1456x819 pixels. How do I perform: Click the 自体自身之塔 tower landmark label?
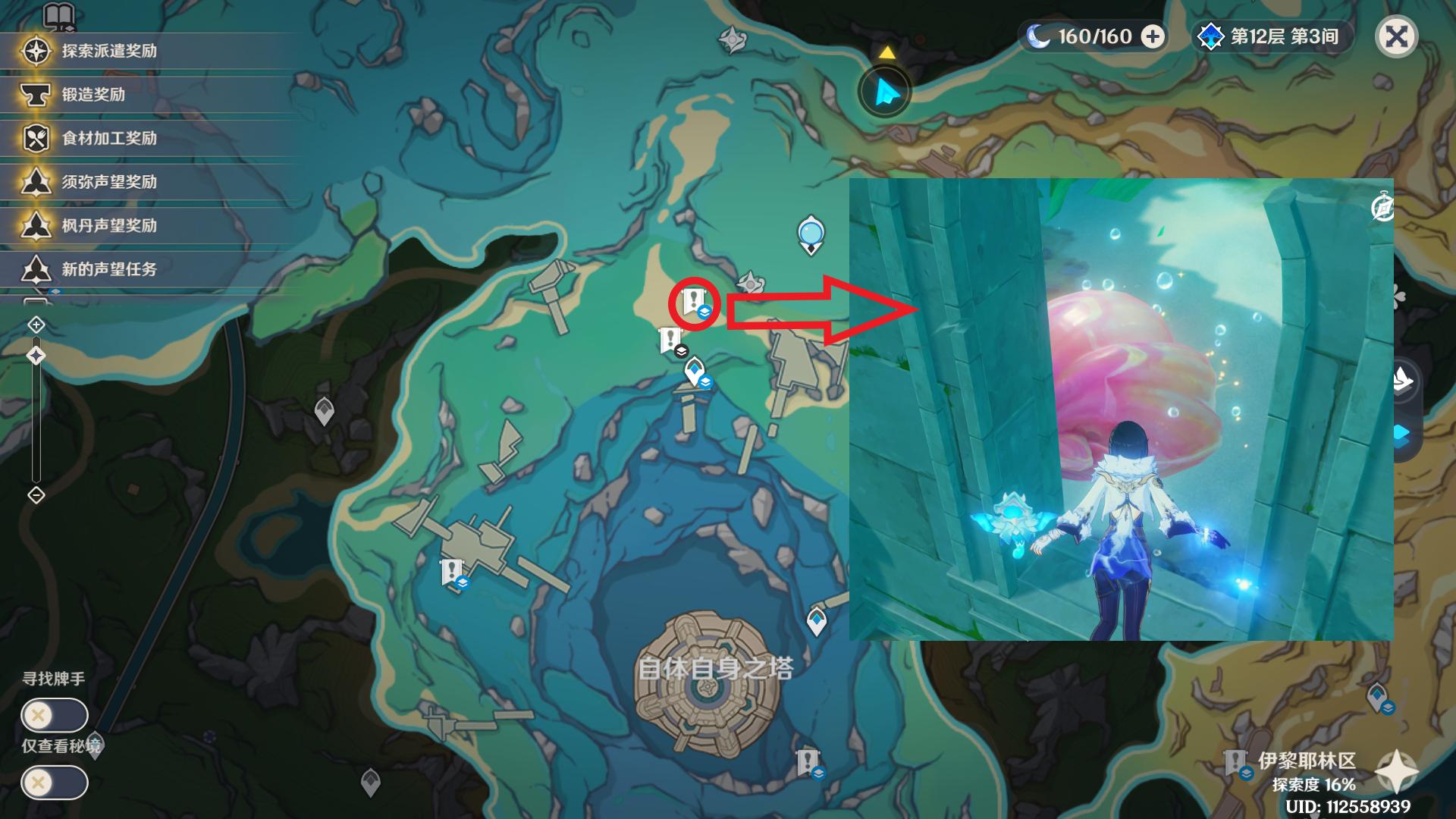point(715,668)
